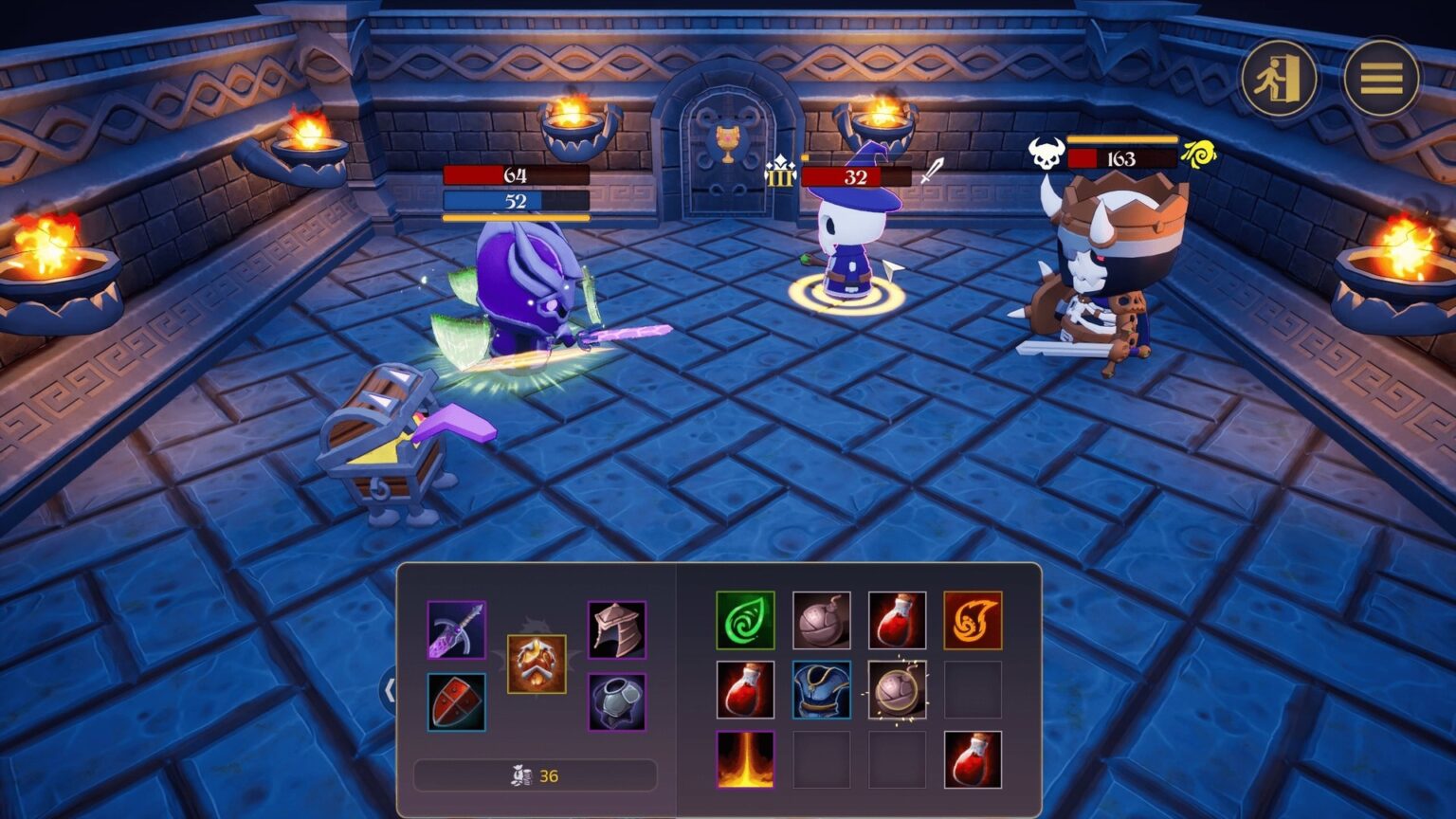Click the gold-framed flaming armor icon
Image resolution: width=1456 pixels, height=819 pixels.
coord(537,664)
